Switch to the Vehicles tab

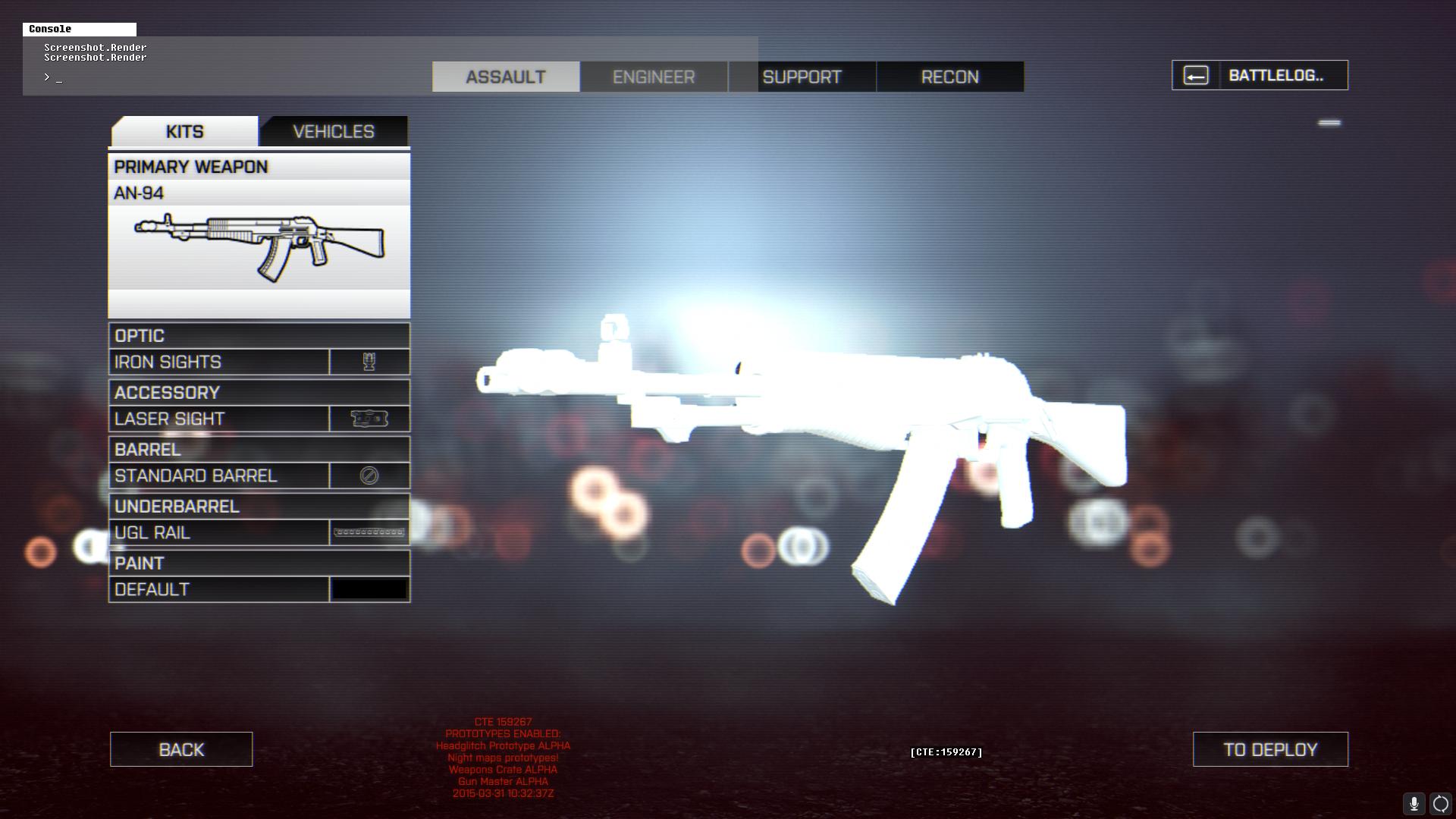(334, 131)
